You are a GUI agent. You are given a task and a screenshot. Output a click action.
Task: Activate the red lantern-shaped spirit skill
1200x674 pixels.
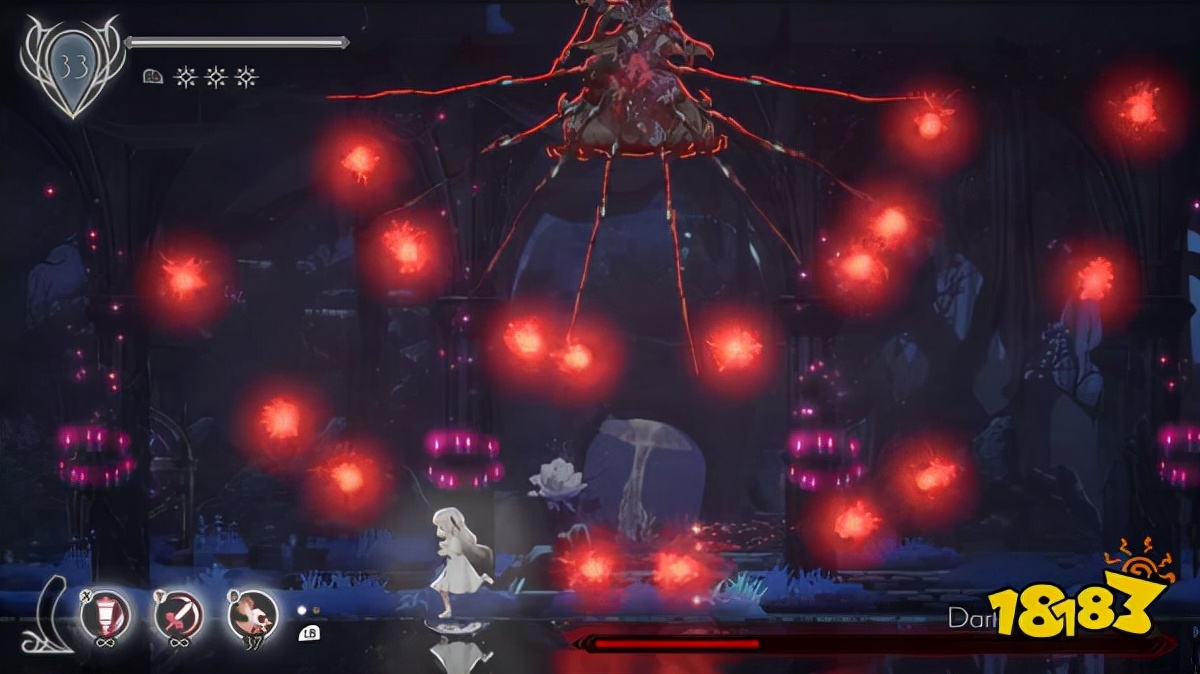tap(112, 610)
